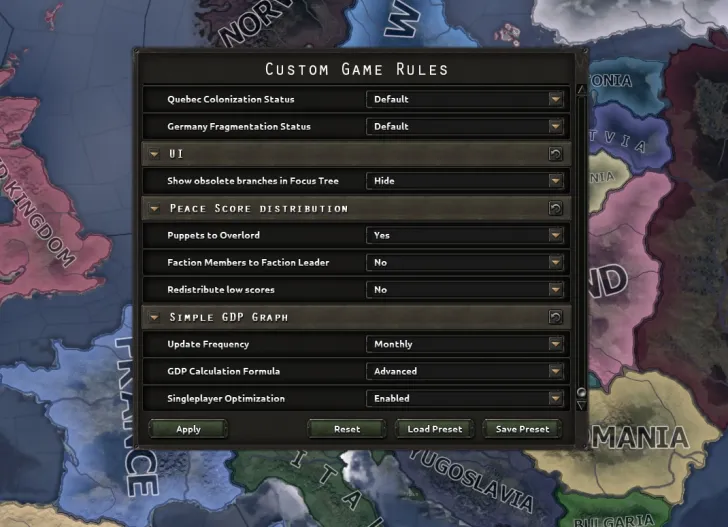Open Faction Members to Faction Leader dropdown
This screenshot has width=728, height=527.
[466, 262]
